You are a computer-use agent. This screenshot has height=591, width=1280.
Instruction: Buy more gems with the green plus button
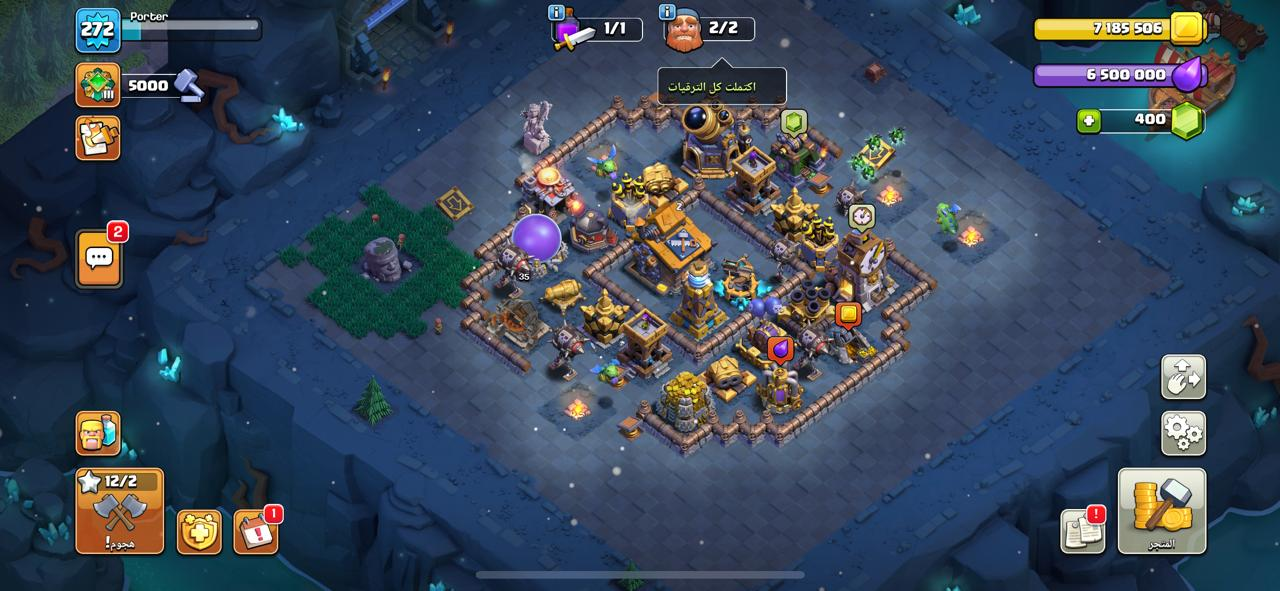[x=1089, y=121]
